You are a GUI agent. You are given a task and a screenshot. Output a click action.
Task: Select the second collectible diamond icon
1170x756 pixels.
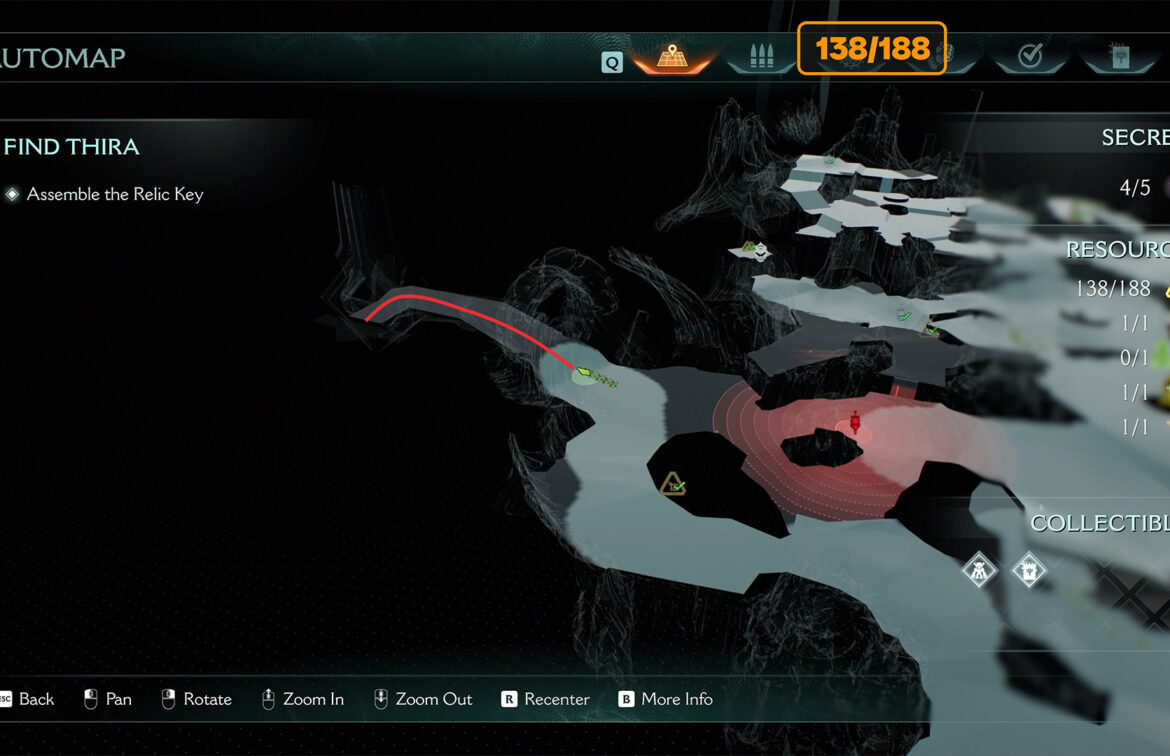1028,571
